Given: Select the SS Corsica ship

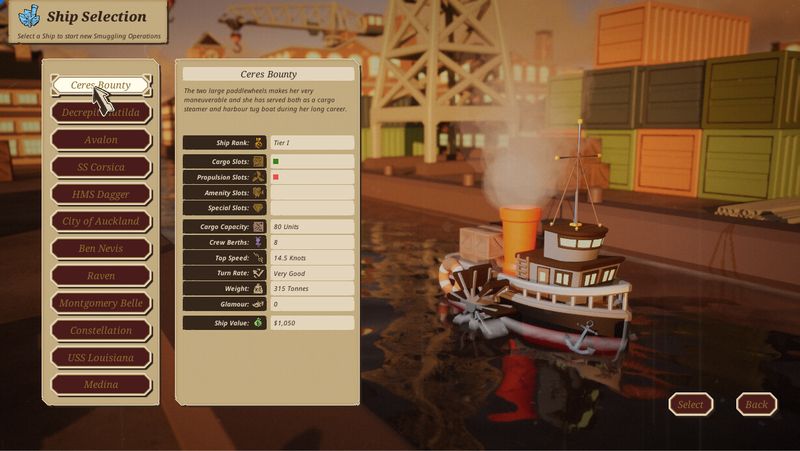Looking at the screenshot, I should pos(101,167).
